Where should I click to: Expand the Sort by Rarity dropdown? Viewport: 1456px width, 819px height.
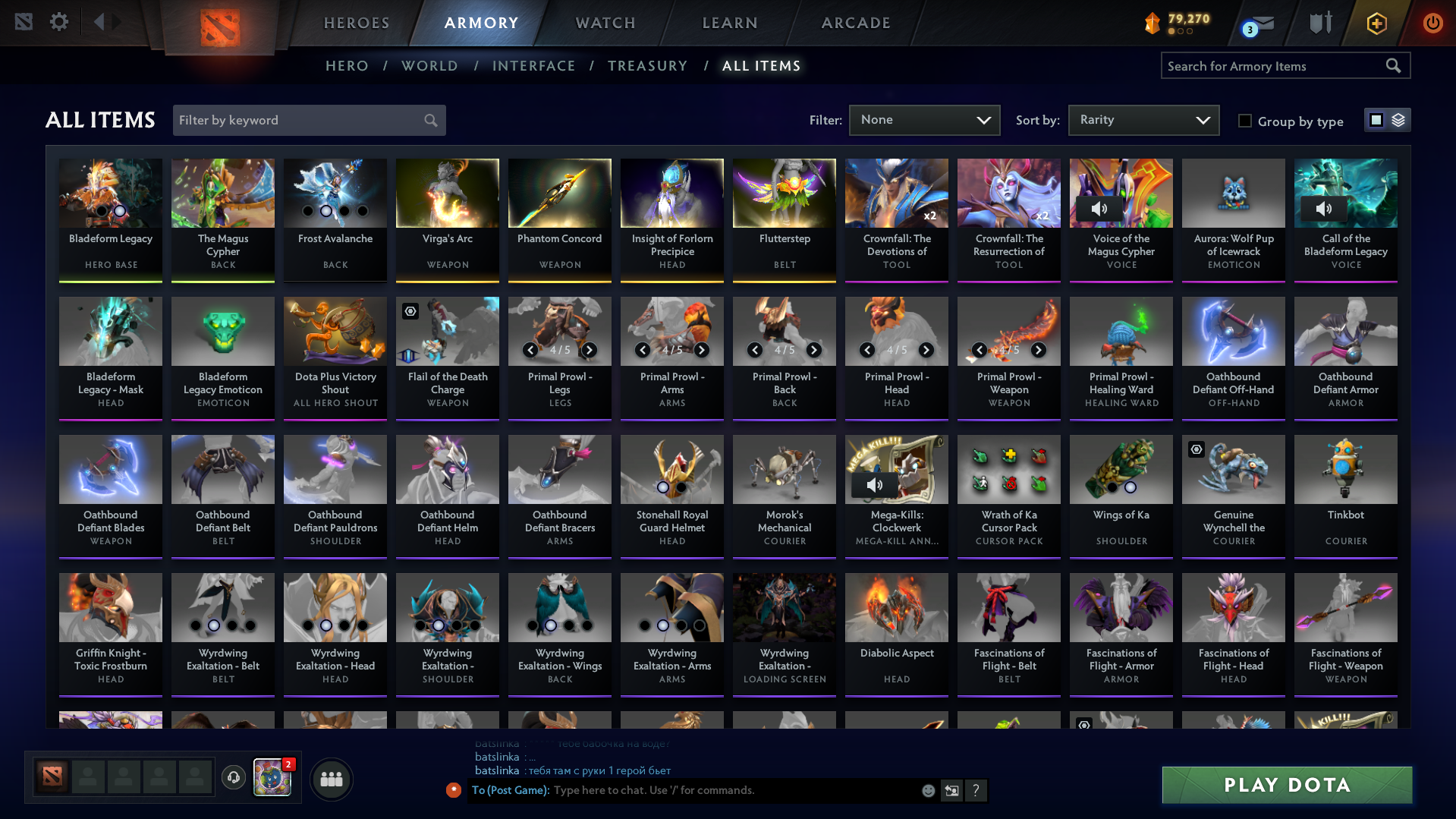point(1143,120)
